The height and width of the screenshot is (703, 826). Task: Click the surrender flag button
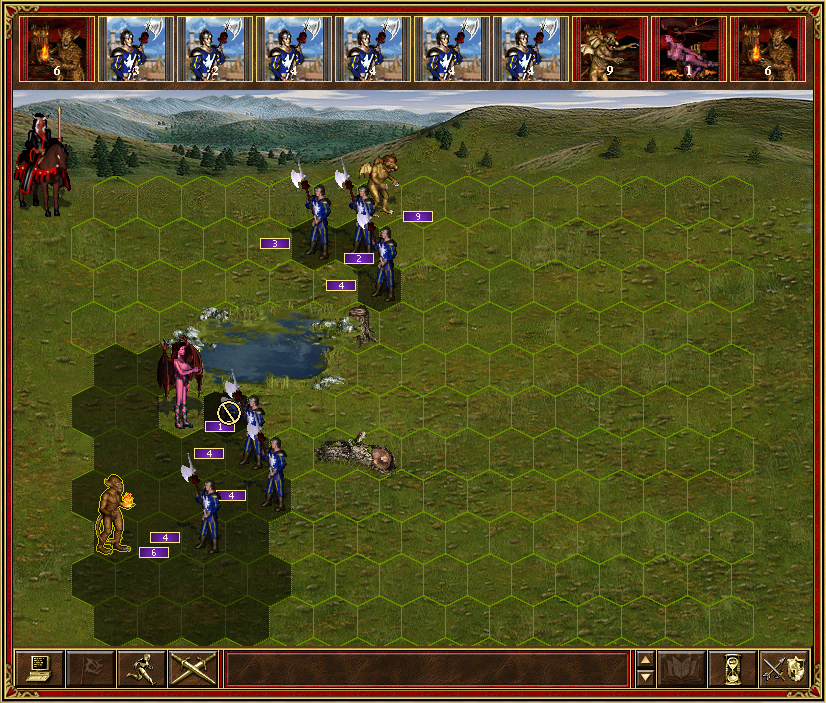[x=91, y=668]
